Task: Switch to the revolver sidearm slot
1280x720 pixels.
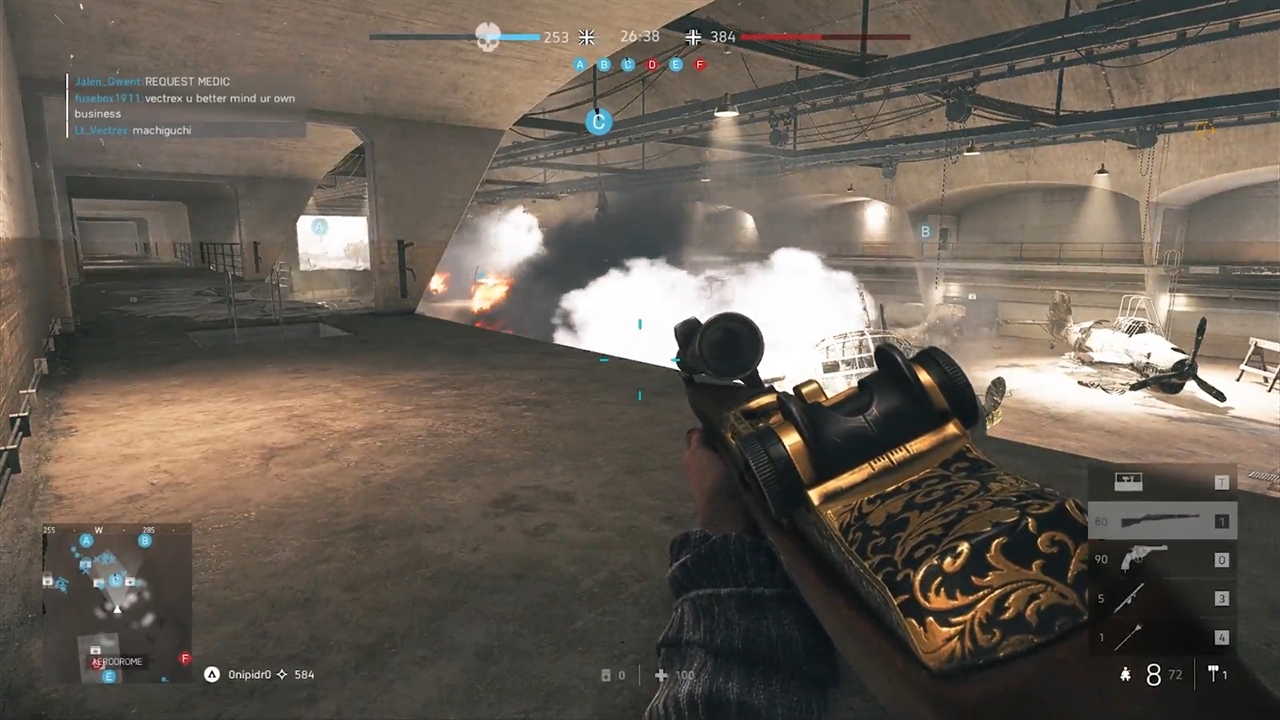Action: pyautogui.click(x=1162, y=559)
